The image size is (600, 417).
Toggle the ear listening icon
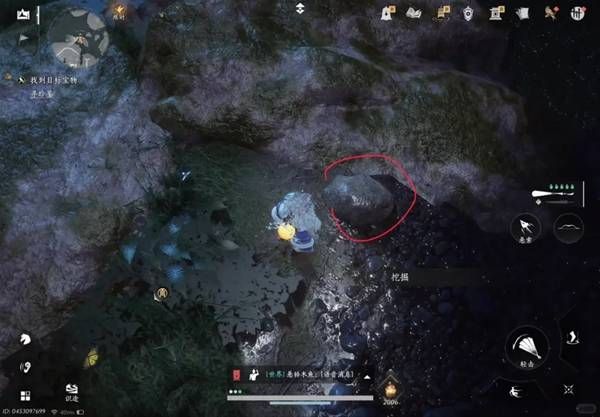point(23,368)
